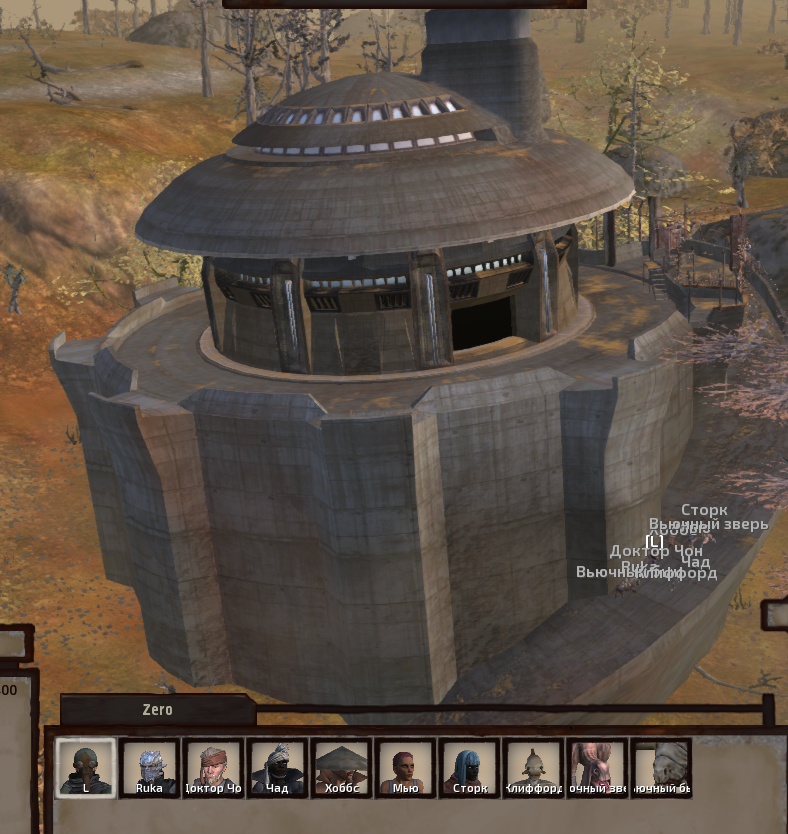Select the Чад character portrait
This screenshot has height=834, width=788.
click(x=277, y=768)
